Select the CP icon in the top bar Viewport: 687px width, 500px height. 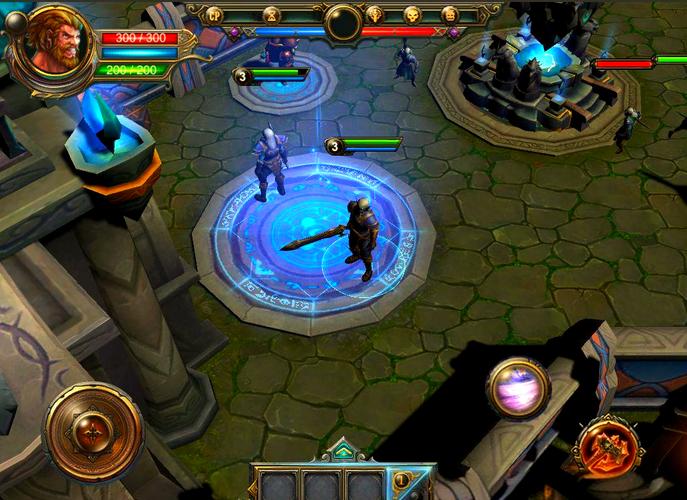214,14
